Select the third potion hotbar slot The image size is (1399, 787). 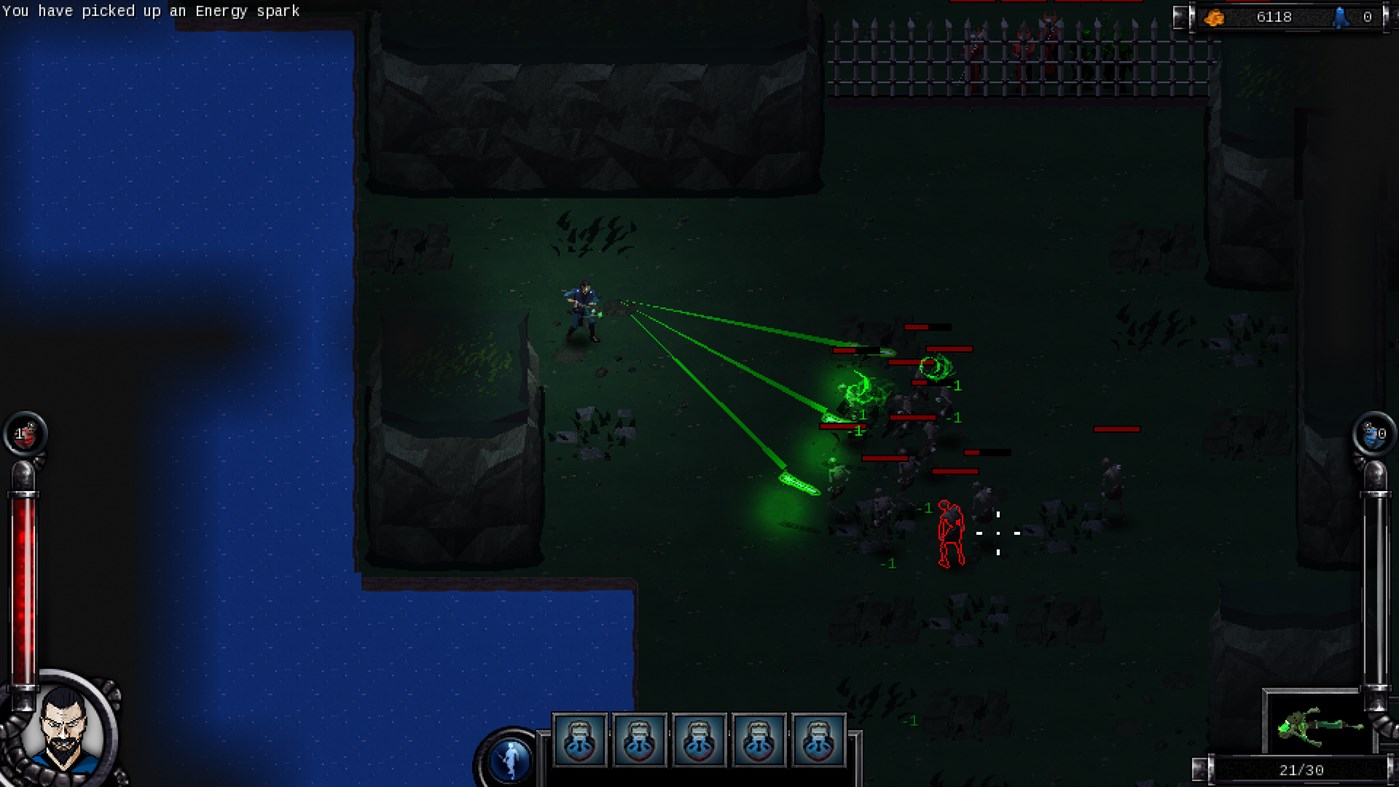coord(699,739)
